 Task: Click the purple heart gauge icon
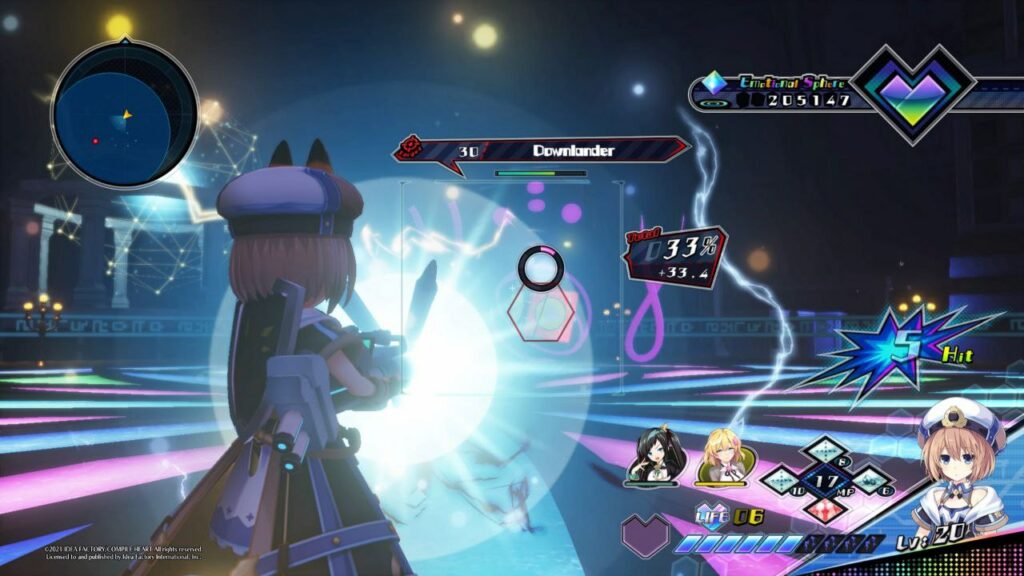point(645,535)
